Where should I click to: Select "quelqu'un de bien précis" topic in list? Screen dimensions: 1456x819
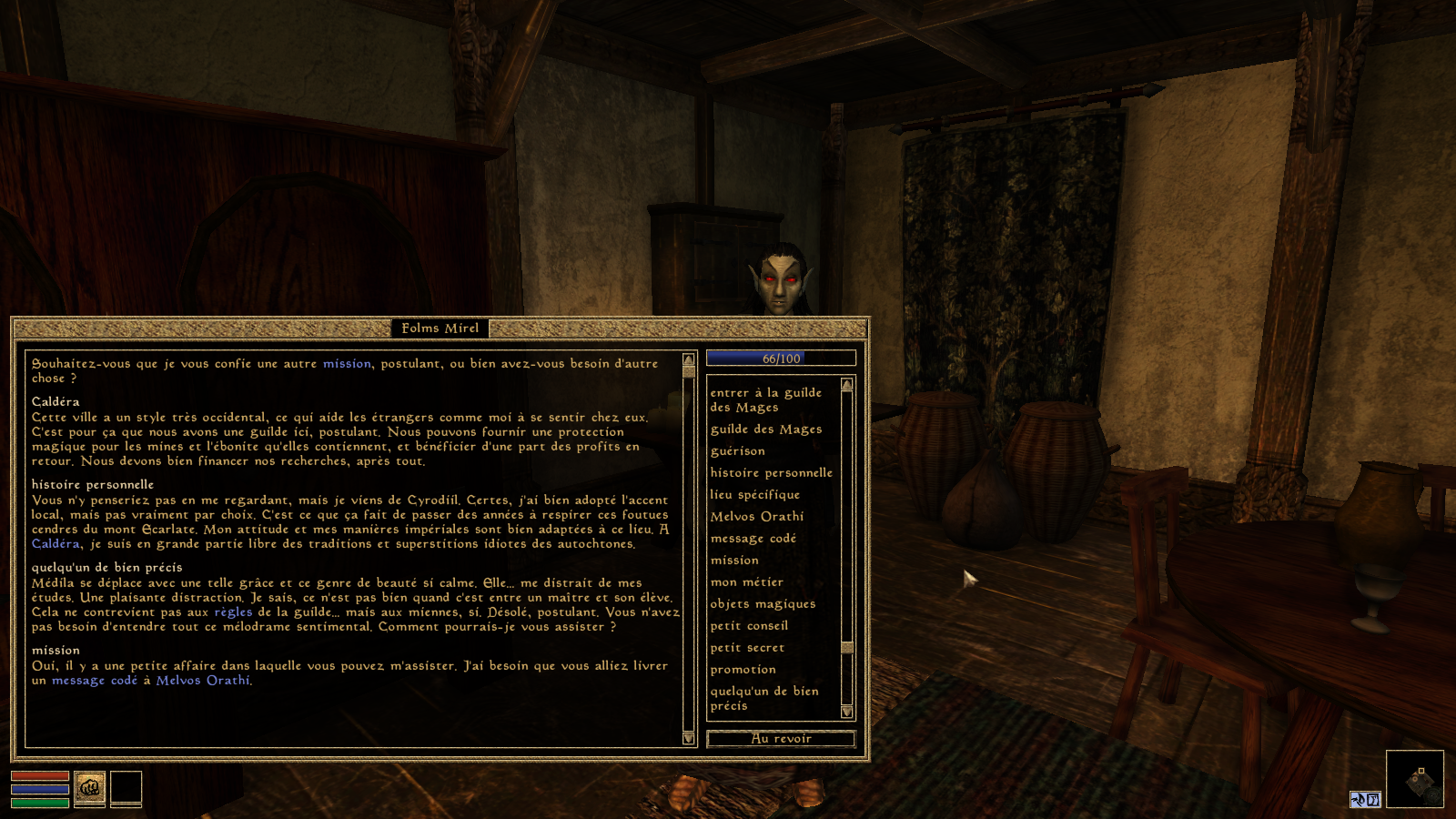pos(763,699)
